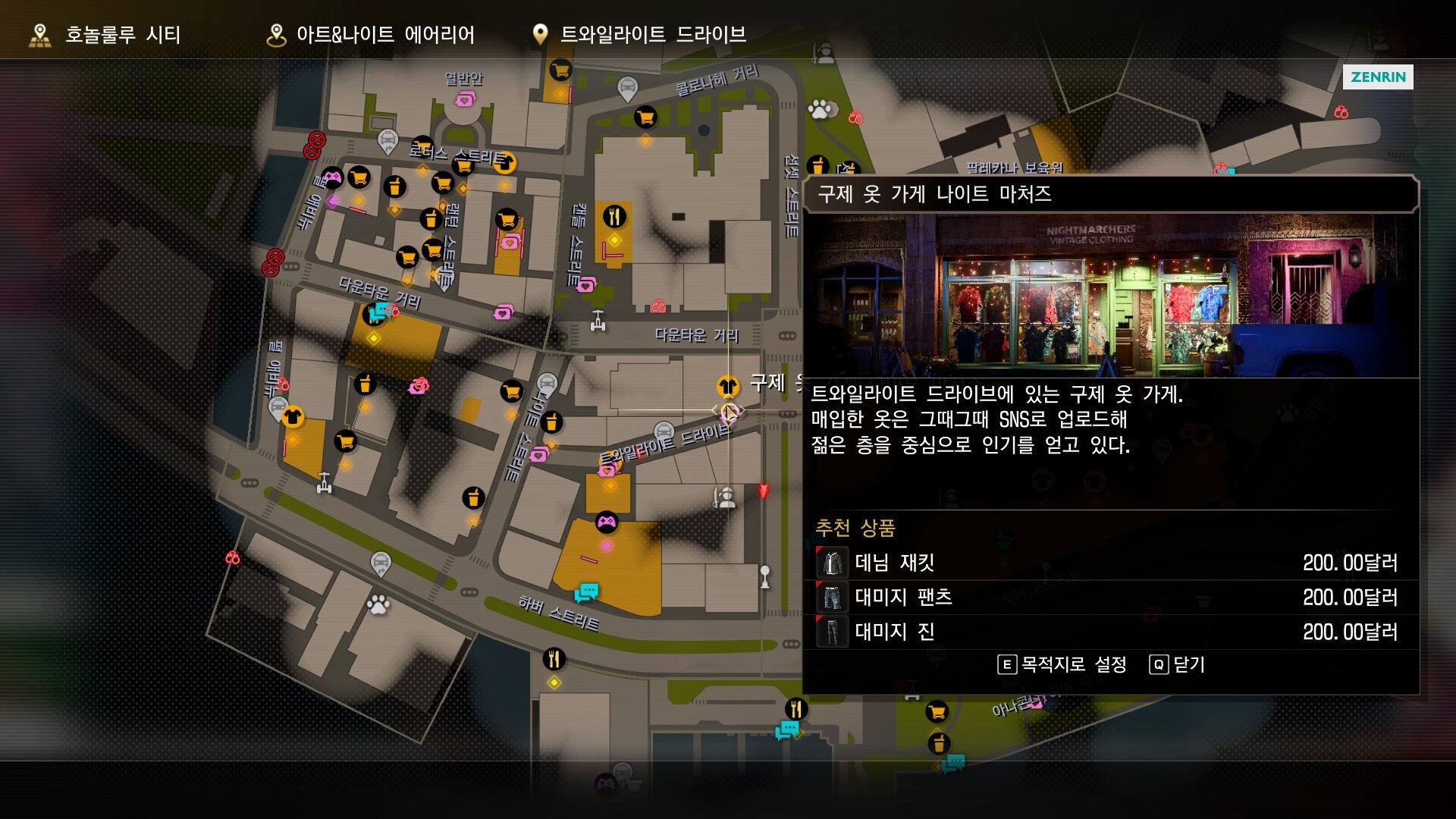Click the Night Marchers storefront preview image
Image resolution: width=1456 pixels, height=819 pixels.
(x=1110, y=296)
